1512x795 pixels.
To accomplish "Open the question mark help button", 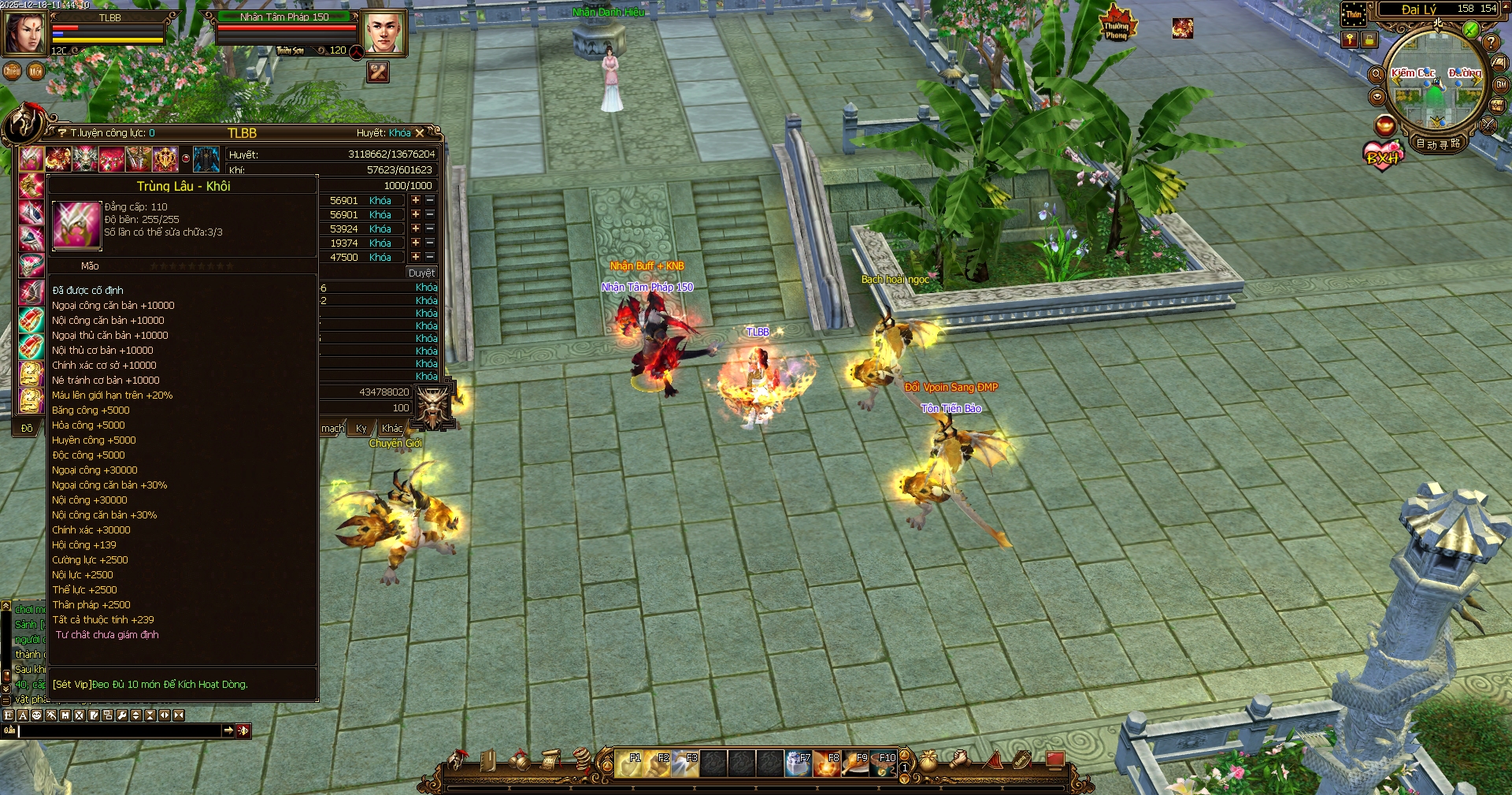I will [1491, 43].
